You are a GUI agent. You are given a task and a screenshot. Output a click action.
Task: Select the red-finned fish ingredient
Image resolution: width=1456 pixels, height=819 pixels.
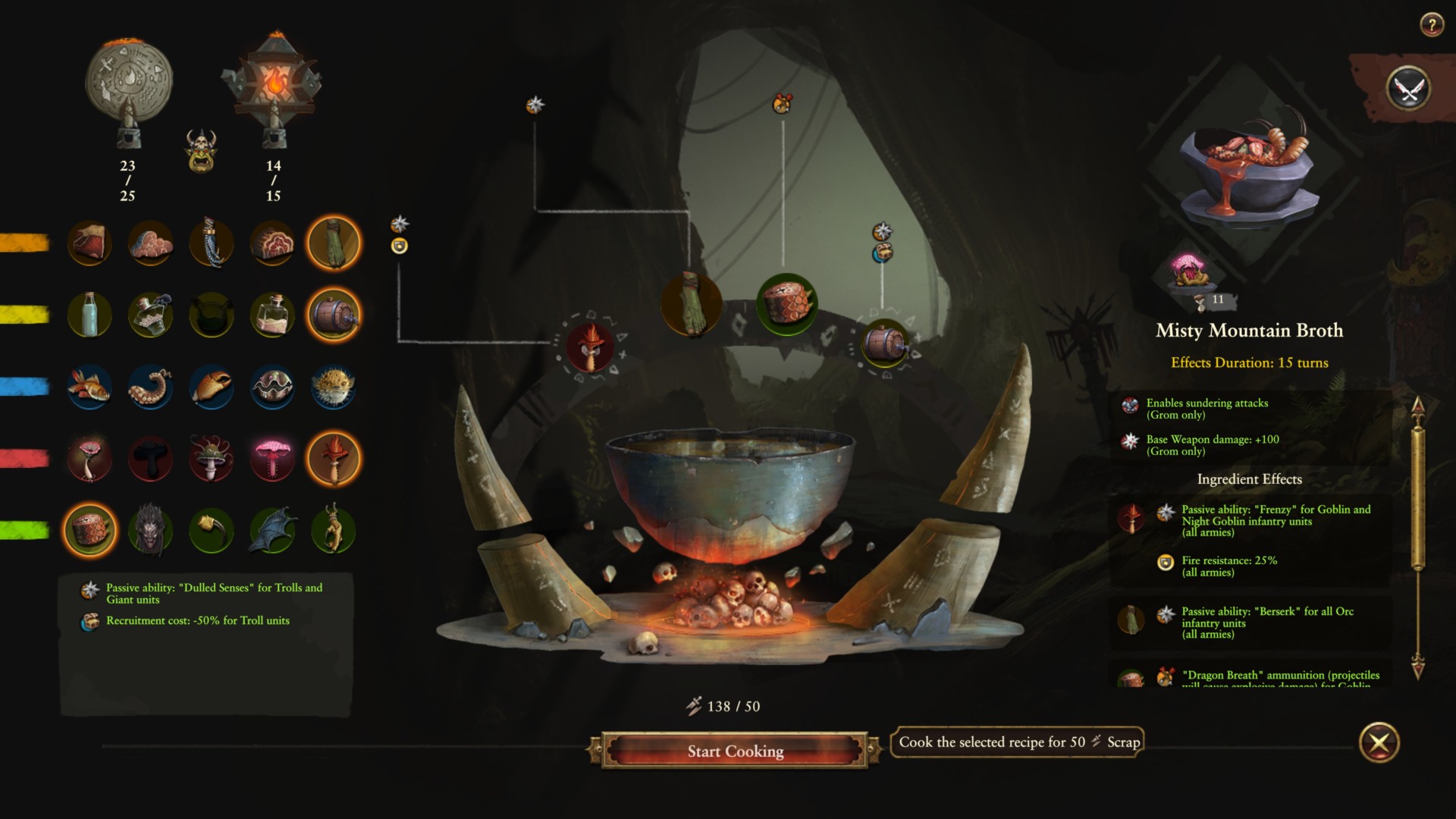click(x=89, y=387)
